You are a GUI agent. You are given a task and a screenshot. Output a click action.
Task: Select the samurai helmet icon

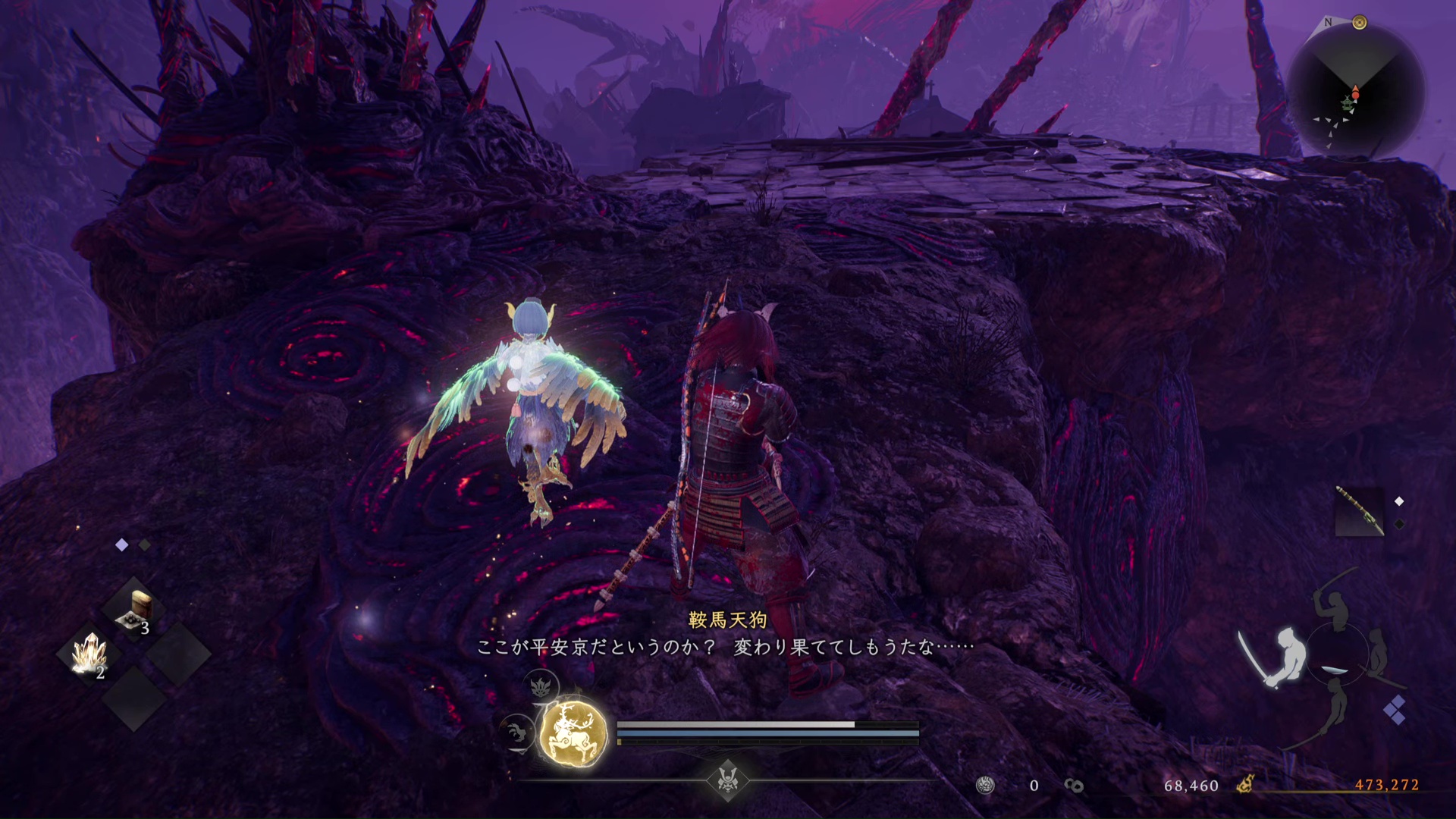[x=728, y=780]
